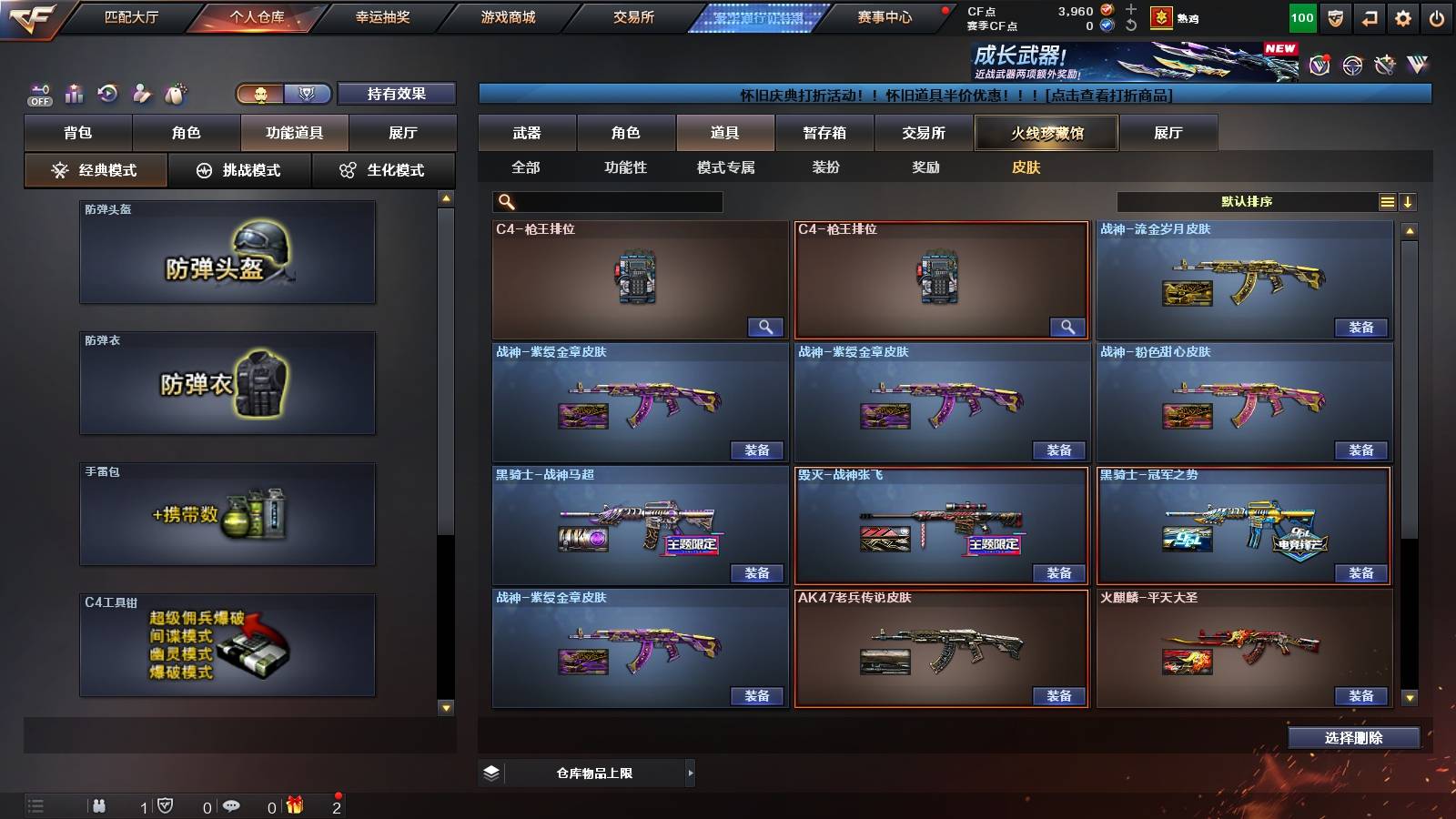Click the return arrow icon near settings

(x=1370, y=17)
